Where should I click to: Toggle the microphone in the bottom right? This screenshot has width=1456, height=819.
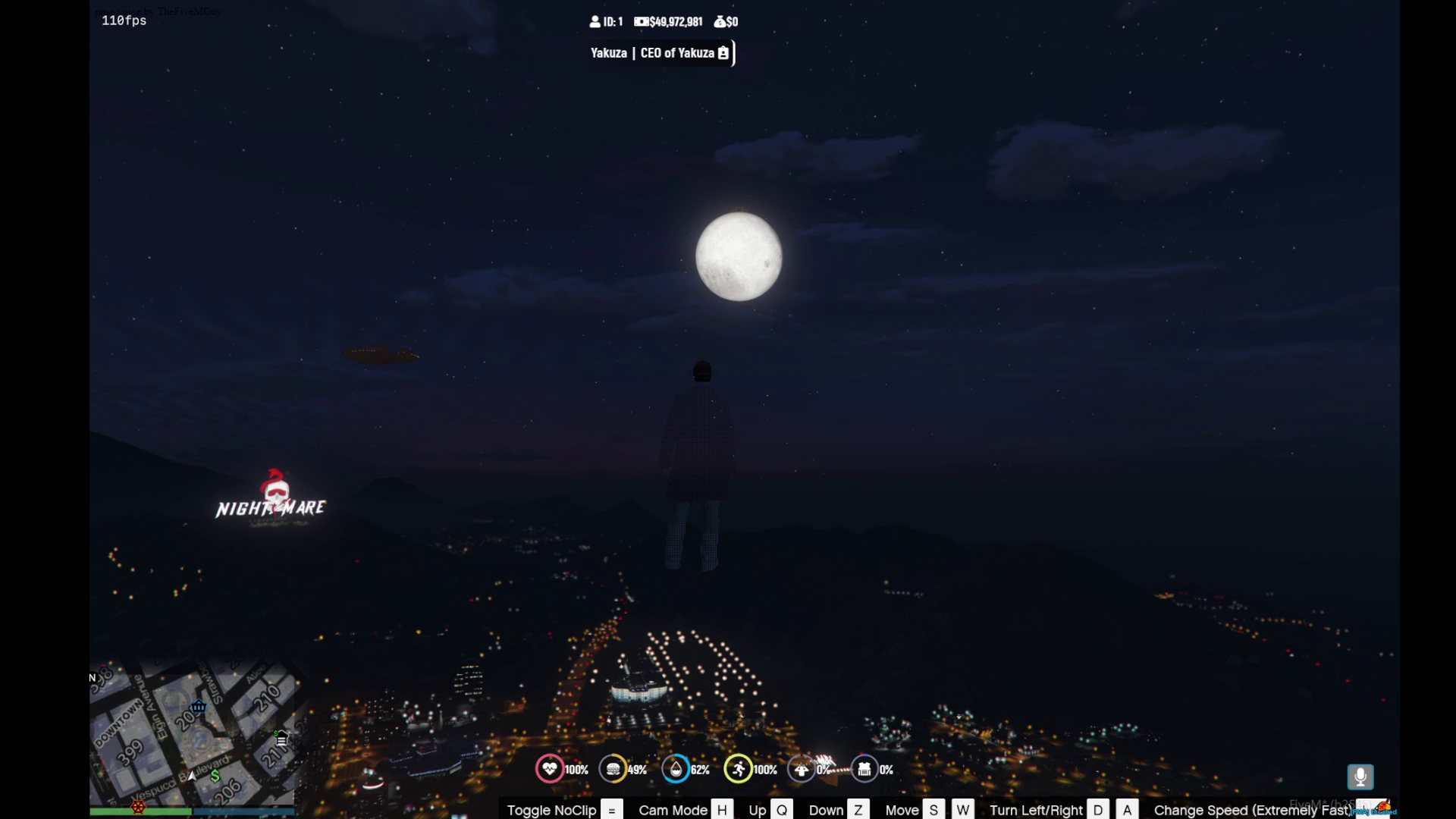(1360, 777)
